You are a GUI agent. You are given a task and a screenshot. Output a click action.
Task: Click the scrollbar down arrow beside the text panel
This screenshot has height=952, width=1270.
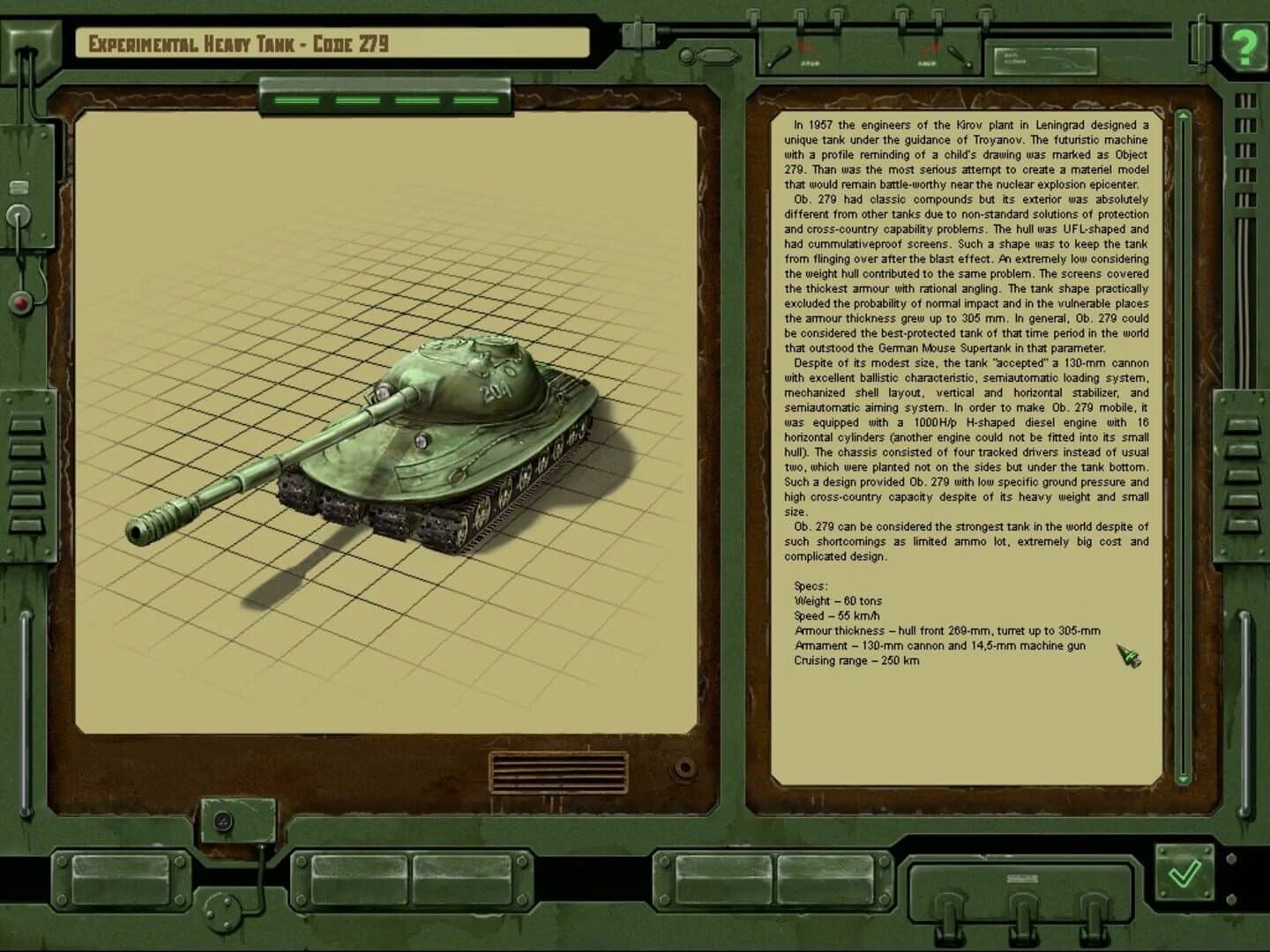coord(1184,777)
